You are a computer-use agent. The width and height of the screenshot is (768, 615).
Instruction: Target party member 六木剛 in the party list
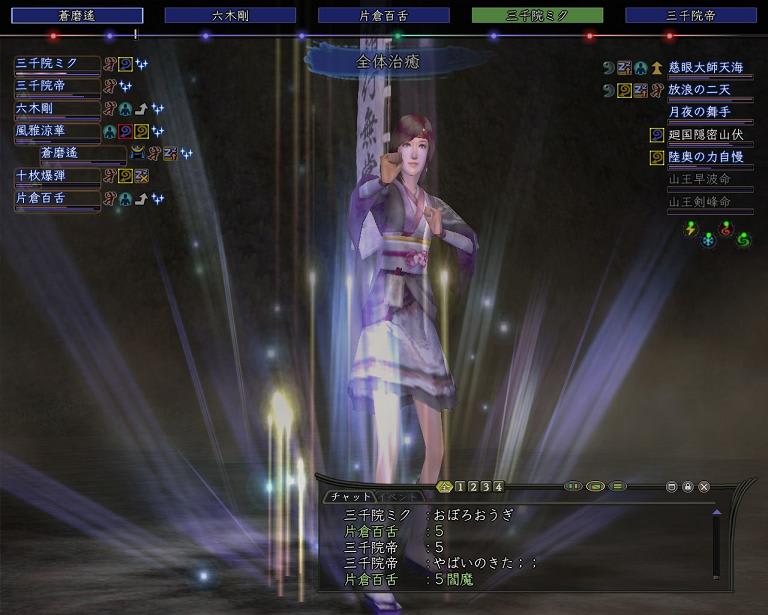(x=56, y=108)
